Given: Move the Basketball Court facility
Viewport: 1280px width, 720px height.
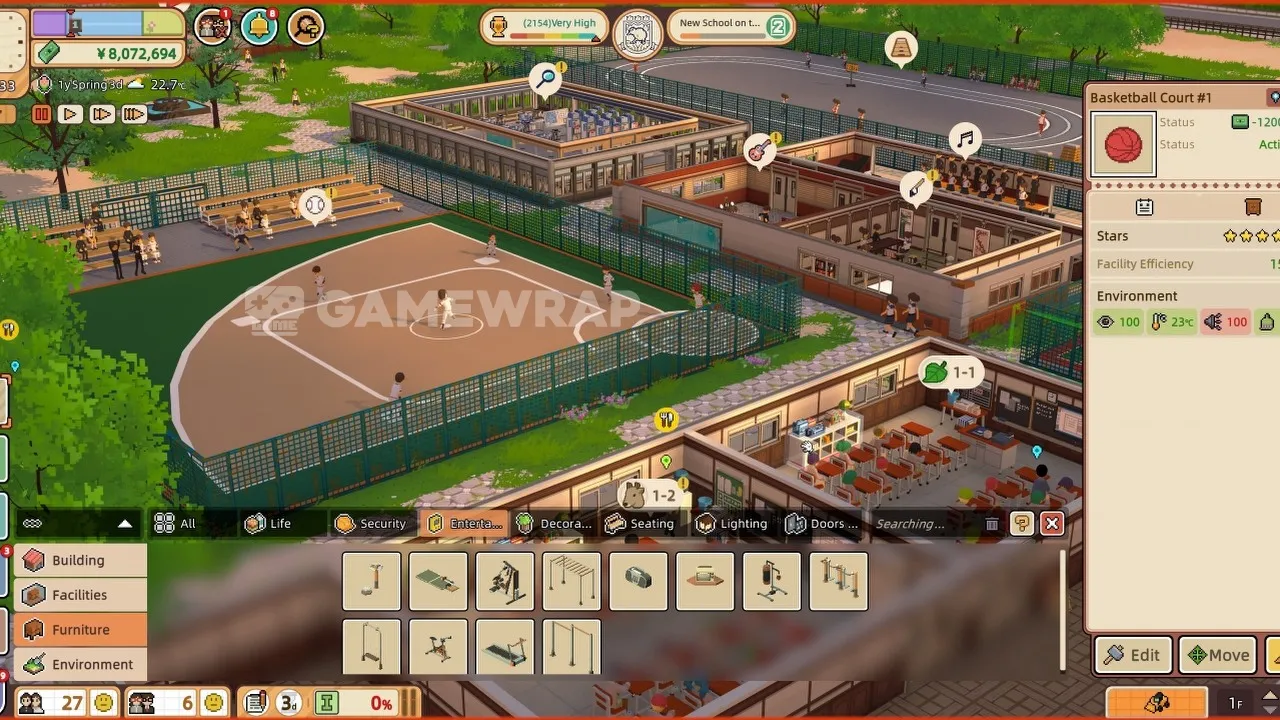Looking at the screenshot, I should pyautogui.click(x=1217, y=656).
